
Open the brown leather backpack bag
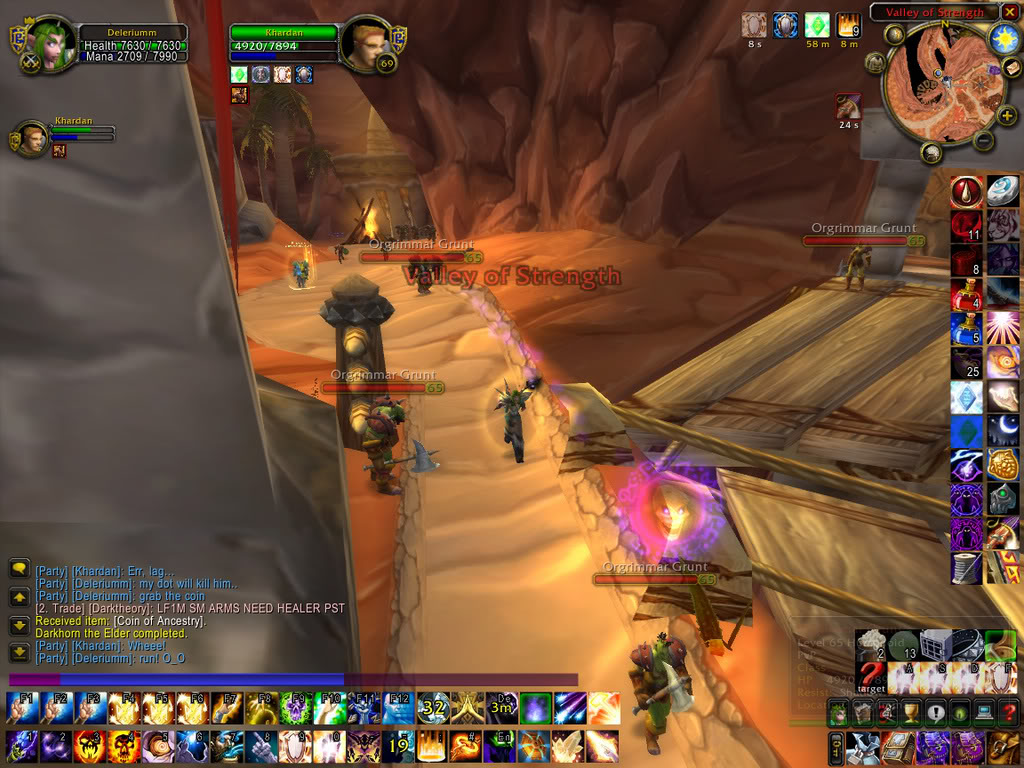coord(1003,746)
